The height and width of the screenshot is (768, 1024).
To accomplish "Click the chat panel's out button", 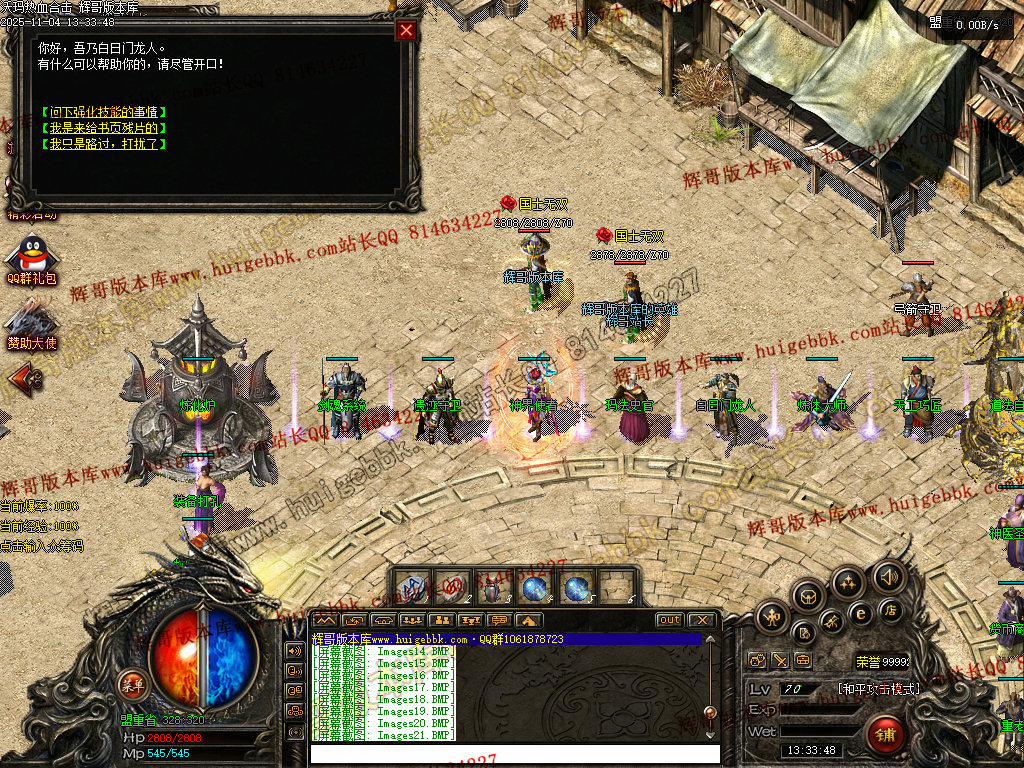I will pos(669,620).
